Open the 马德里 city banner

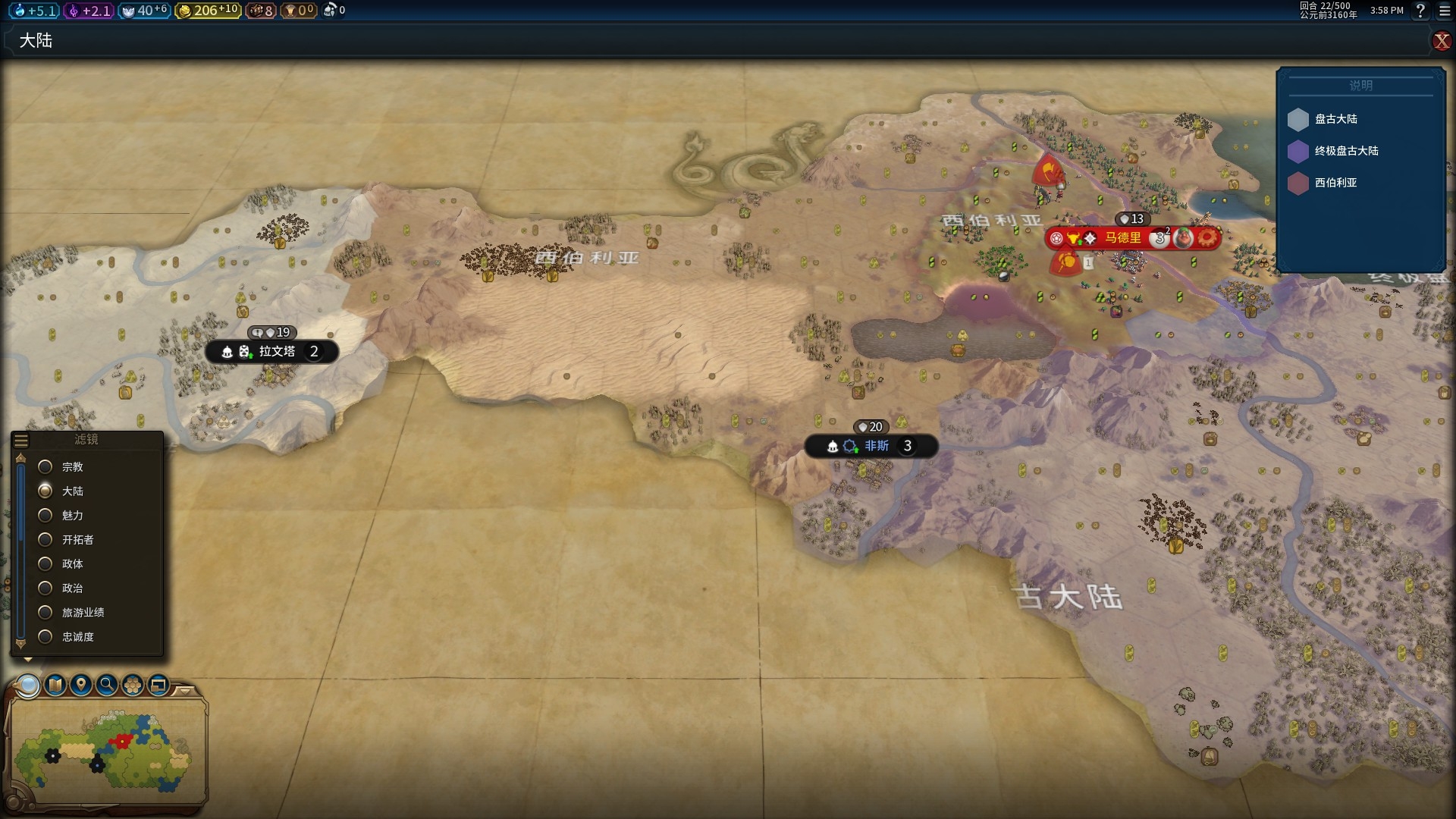1122,238
